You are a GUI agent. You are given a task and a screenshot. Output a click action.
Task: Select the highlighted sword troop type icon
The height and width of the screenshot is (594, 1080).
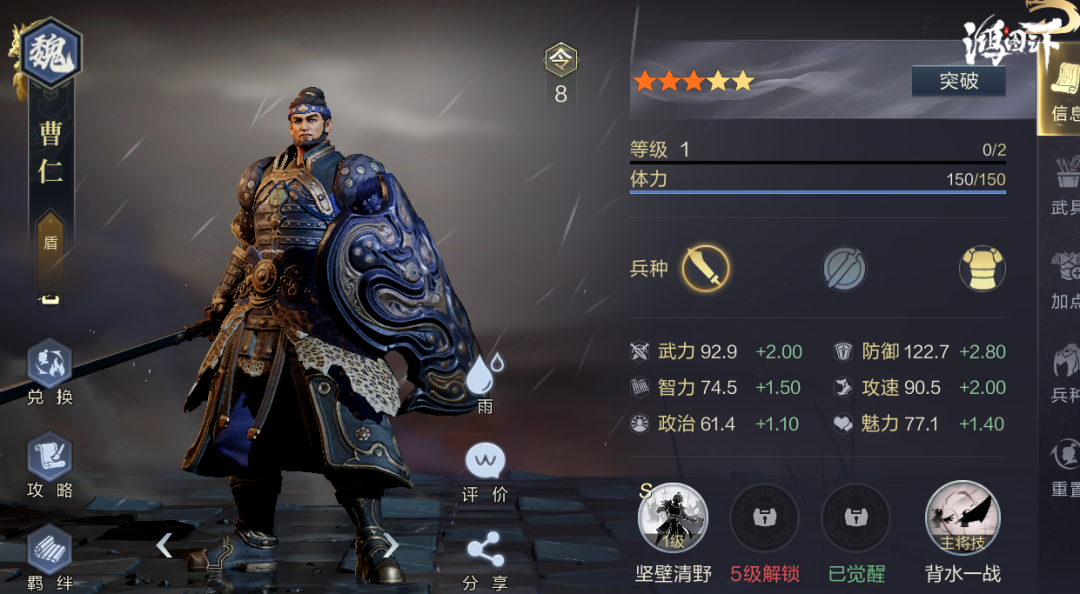(706, 269)
